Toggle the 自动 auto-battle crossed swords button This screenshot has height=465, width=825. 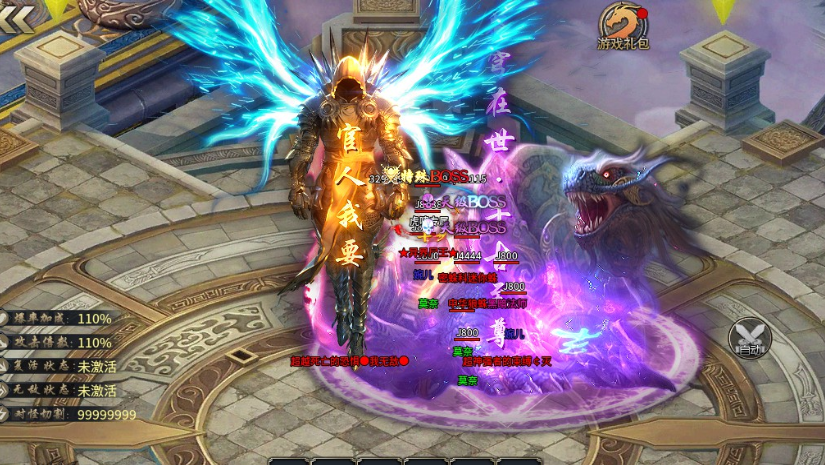[746, 337]
